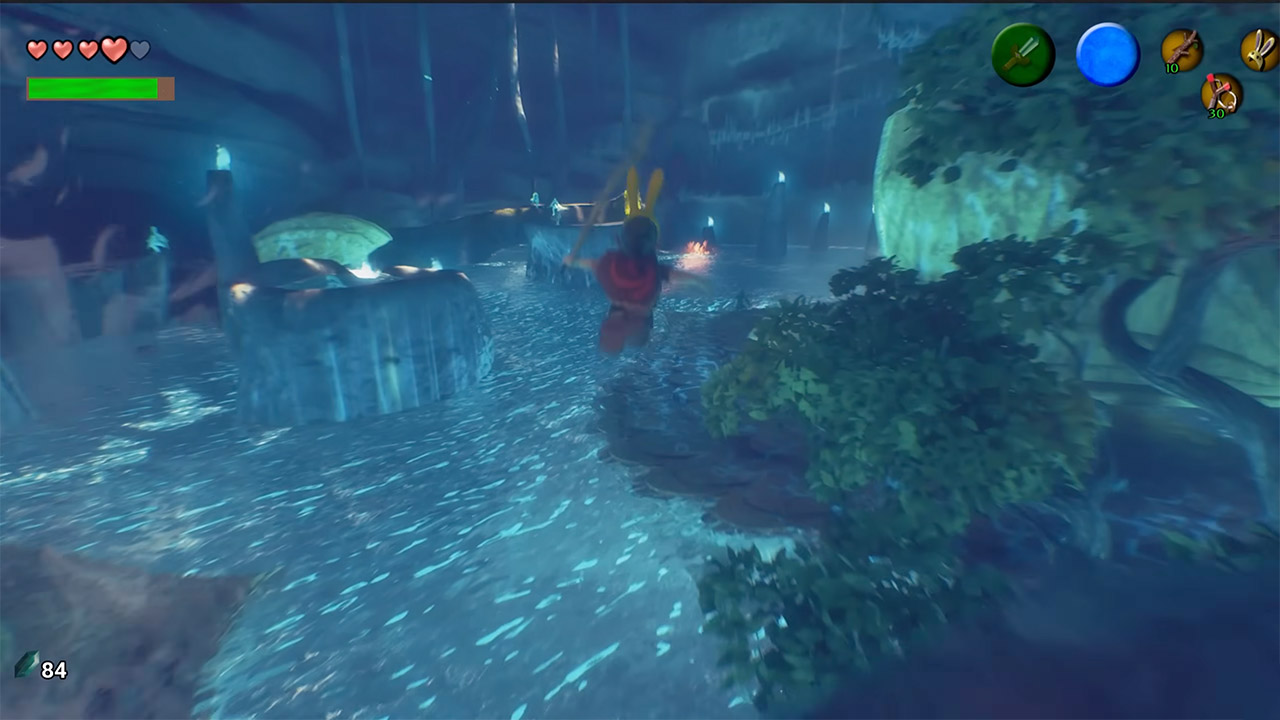Click the empty blue action button
Viewport: 1280px width, 720px height.
[x=1108, y=55]
